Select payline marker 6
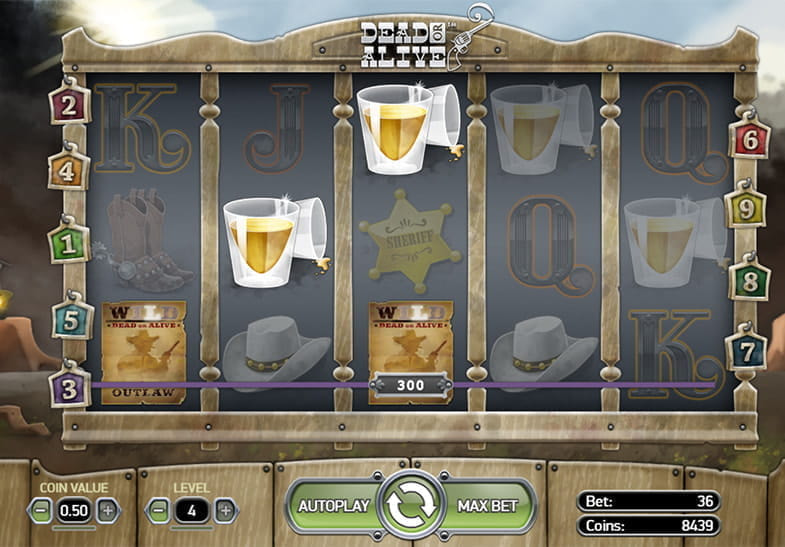 tap(749, 140)
